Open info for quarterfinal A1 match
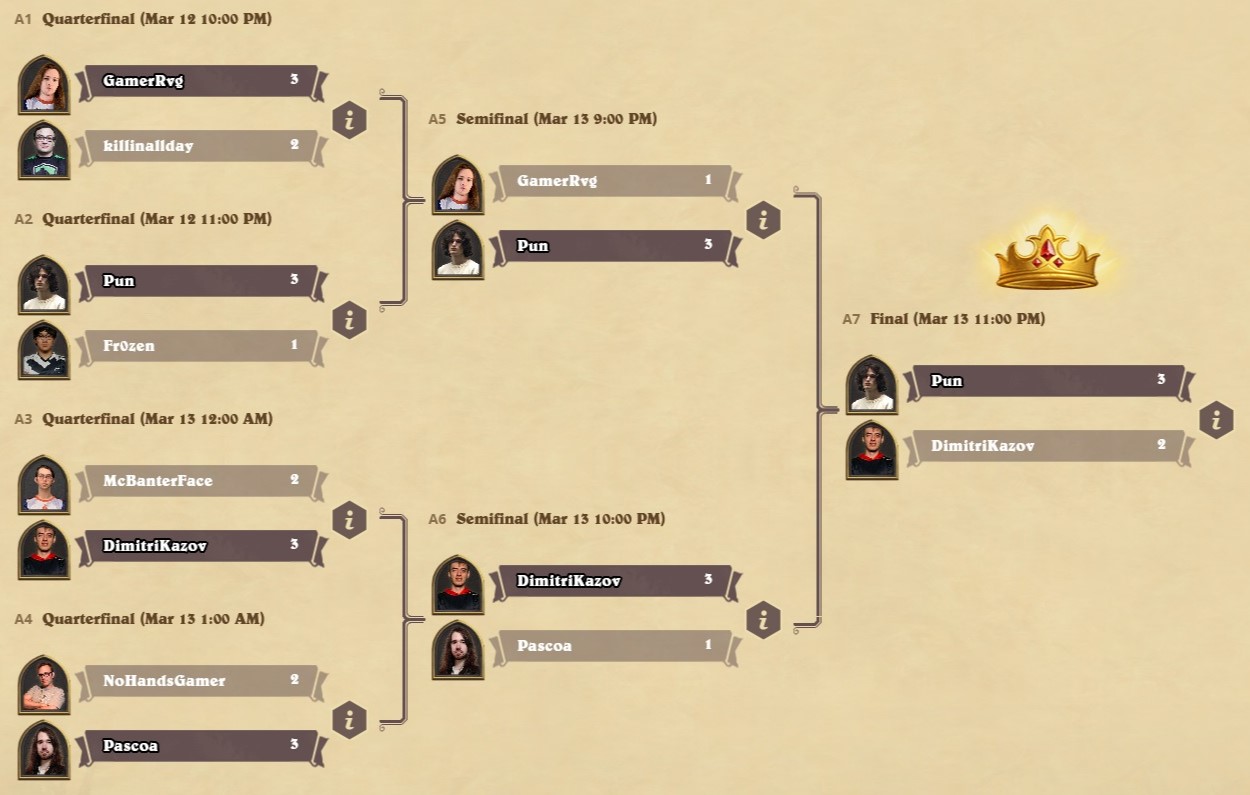The image size is (1250, 795). pyautogui.click(x=349, y=120)
